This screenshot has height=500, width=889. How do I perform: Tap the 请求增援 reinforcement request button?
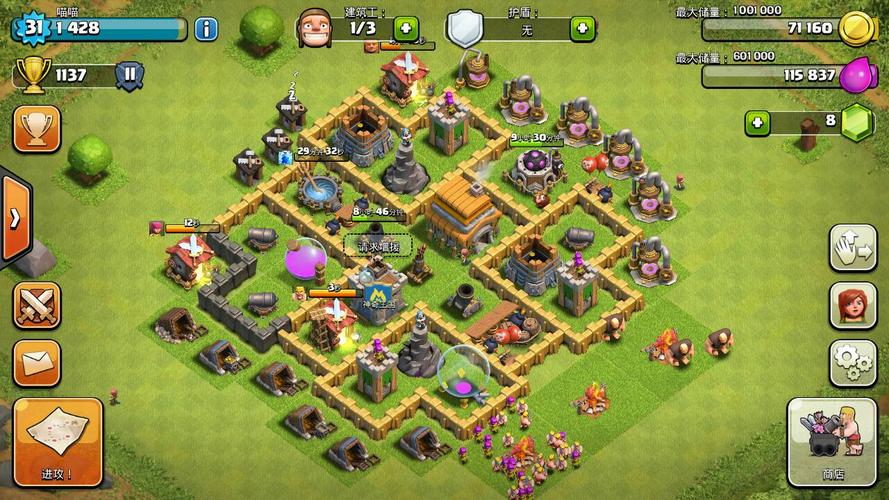point(377,245)
